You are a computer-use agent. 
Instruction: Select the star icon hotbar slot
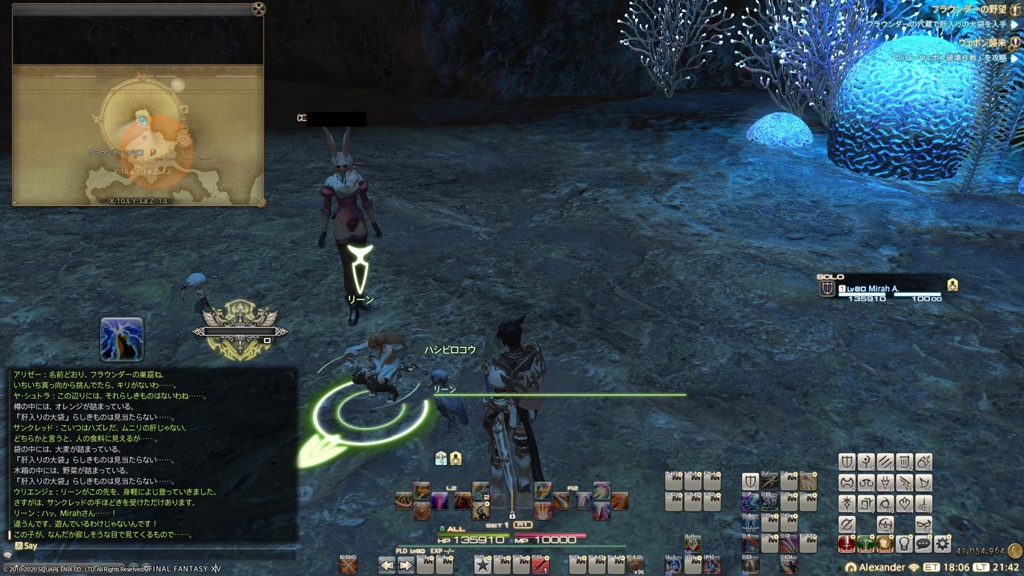[x=482, y=566]
